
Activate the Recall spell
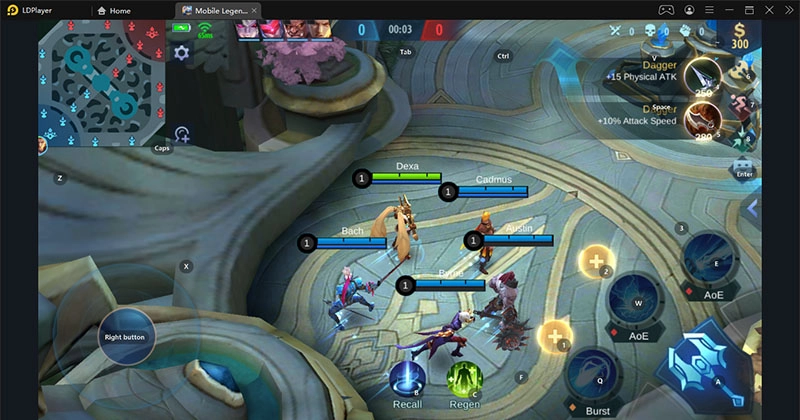[407, 381]
